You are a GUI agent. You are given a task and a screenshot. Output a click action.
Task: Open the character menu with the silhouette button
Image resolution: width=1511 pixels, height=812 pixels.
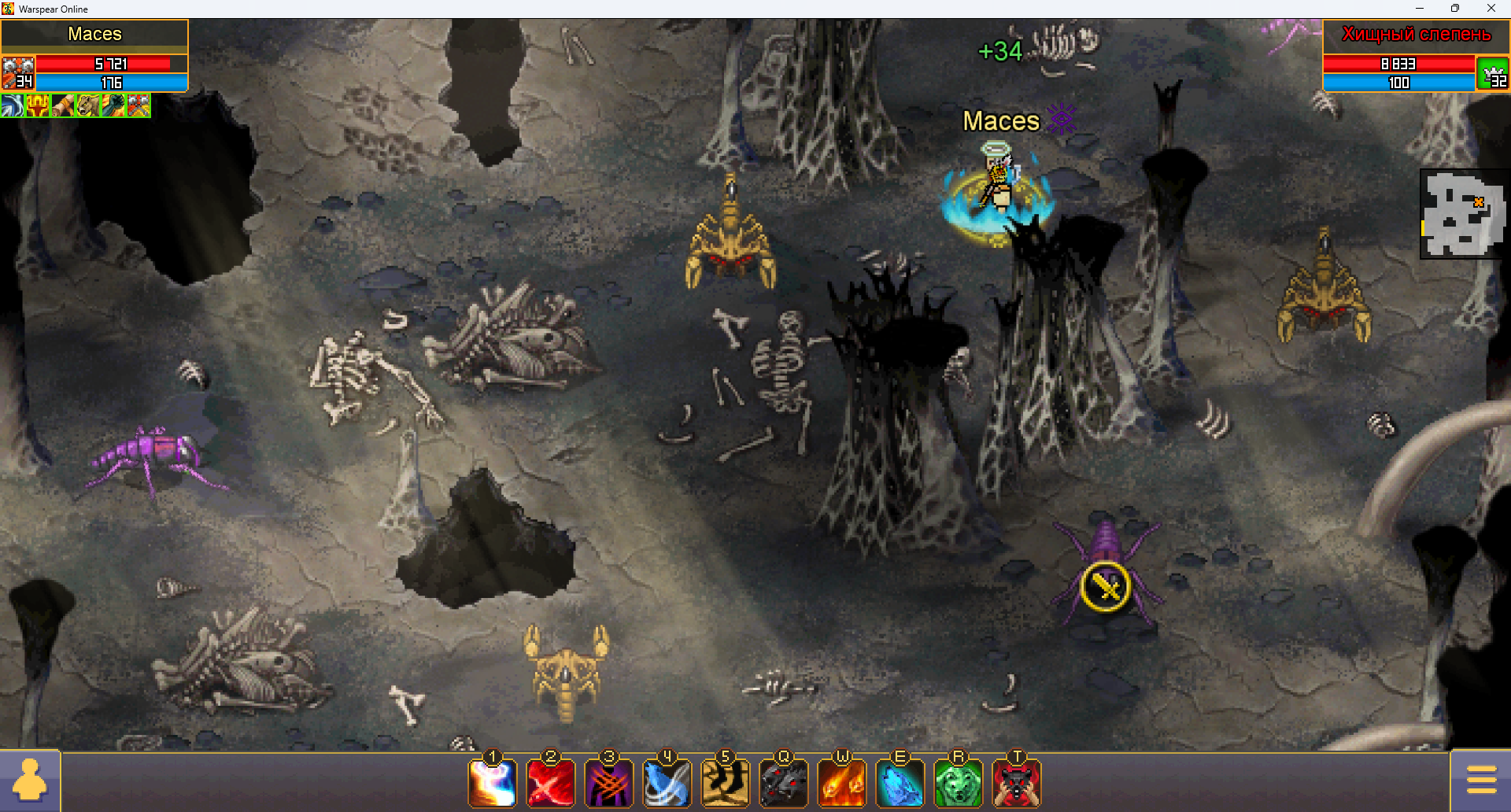30,781
